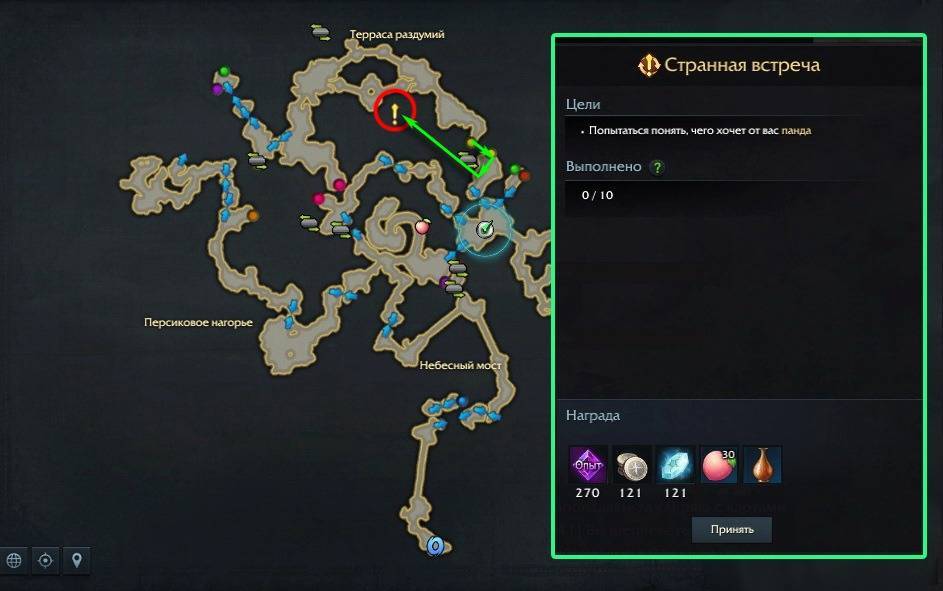This screenshot has height=591, width=943.
Task: Inspect the blue crystal shard reward icon
Action: pyautogui.click(x=675, y=465)
